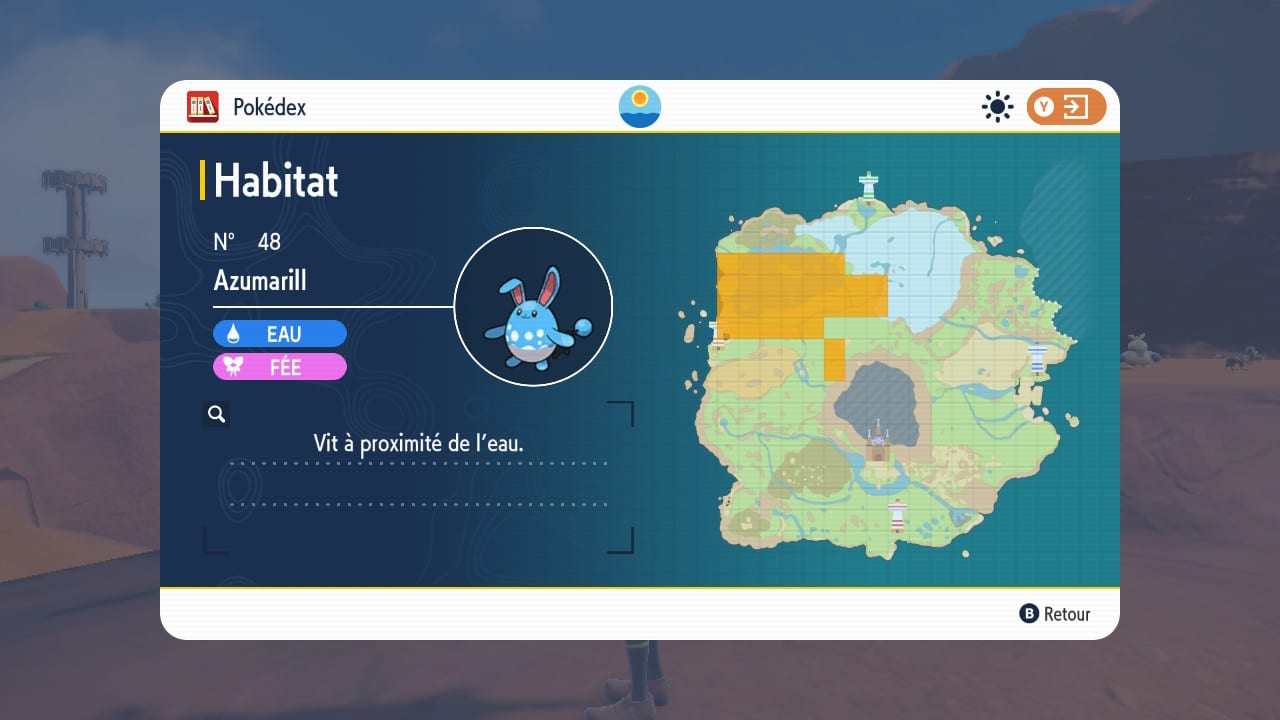Select the northern lighthouse map marker
The height and width of the screenshot is (720, 1280).
click(x=869, y=185)
